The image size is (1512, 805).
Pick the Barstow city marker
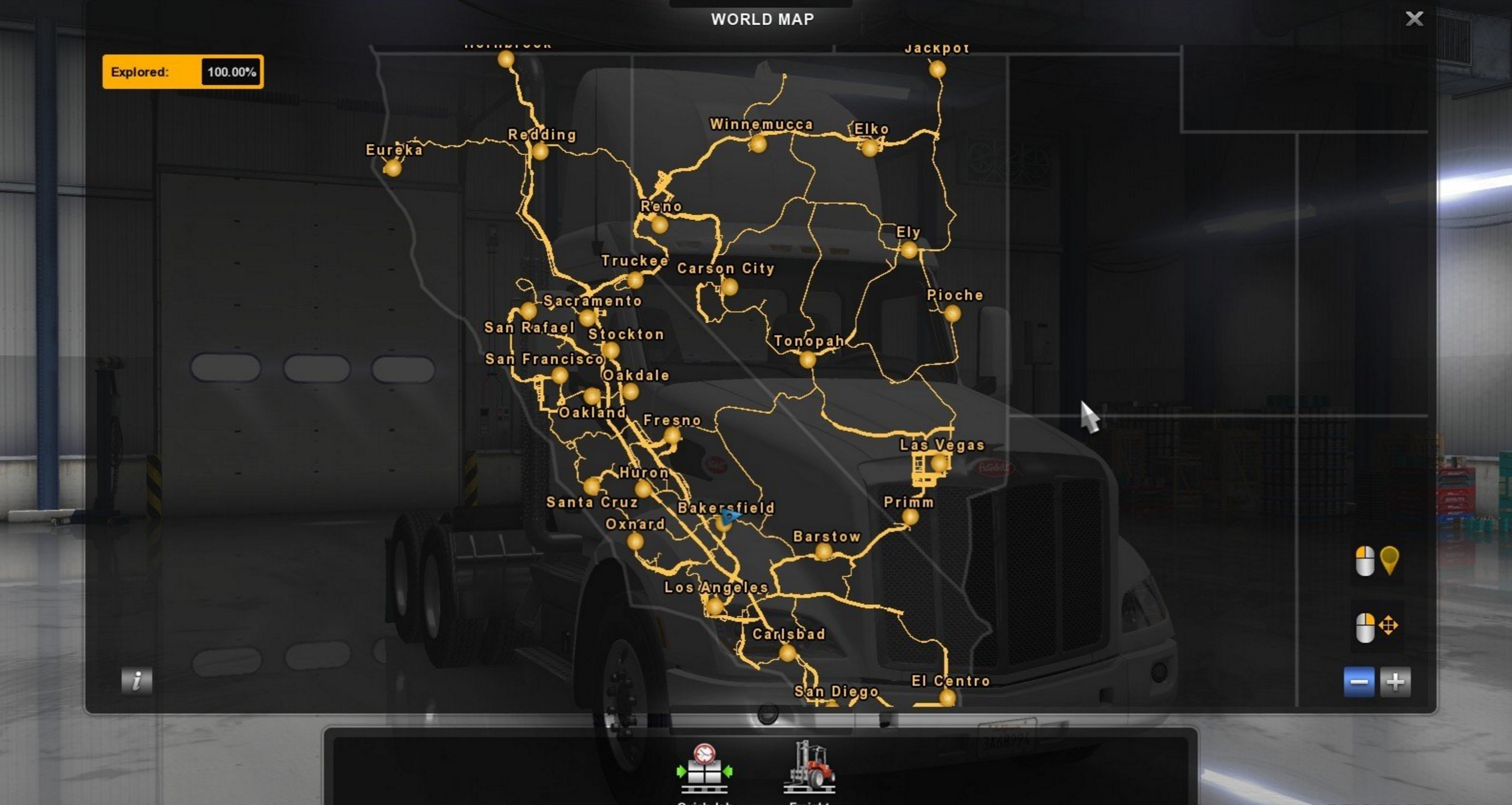[x=824, y=552]
